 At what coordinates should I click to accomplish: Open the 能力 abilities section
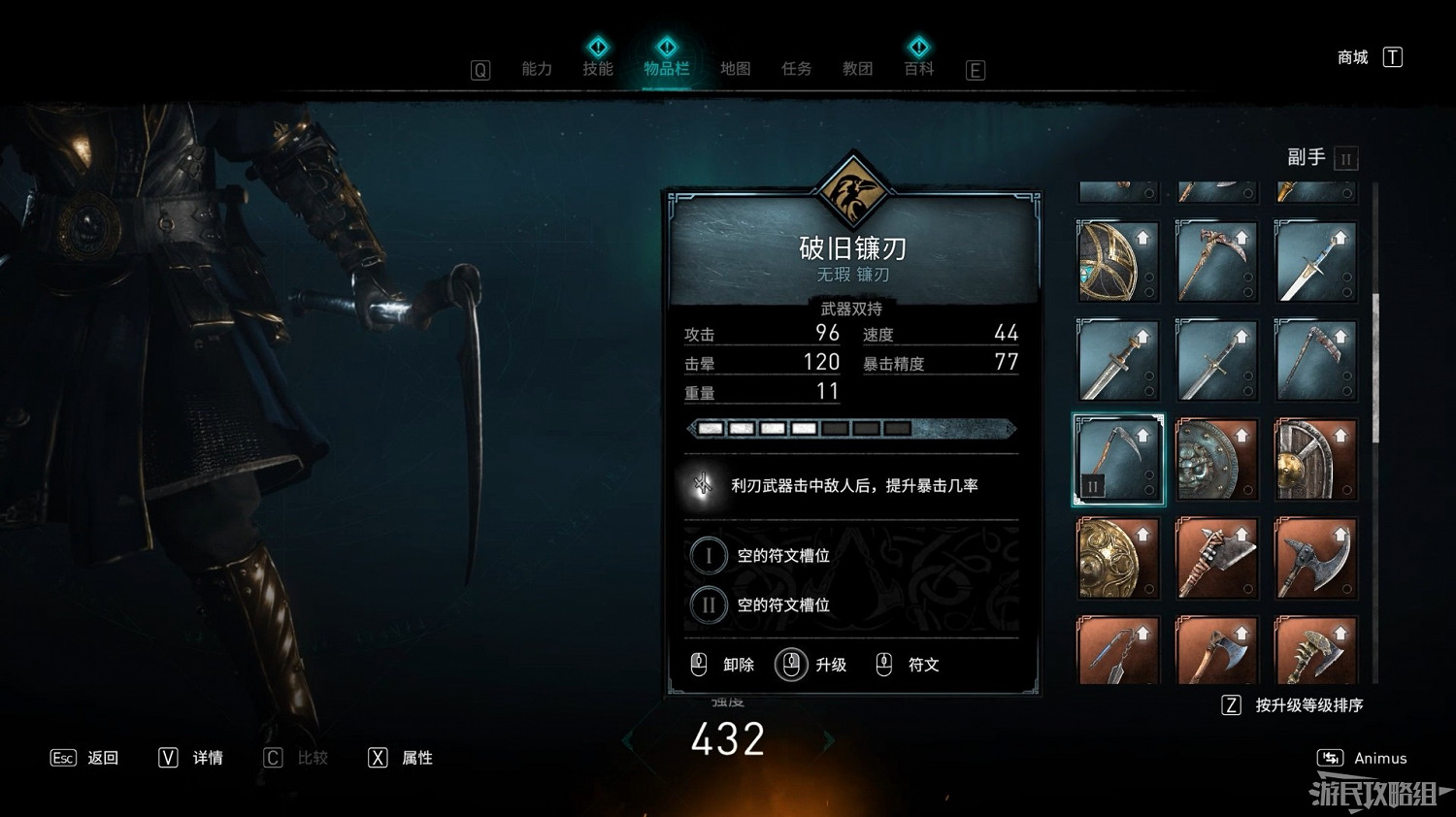coord(537,69)
